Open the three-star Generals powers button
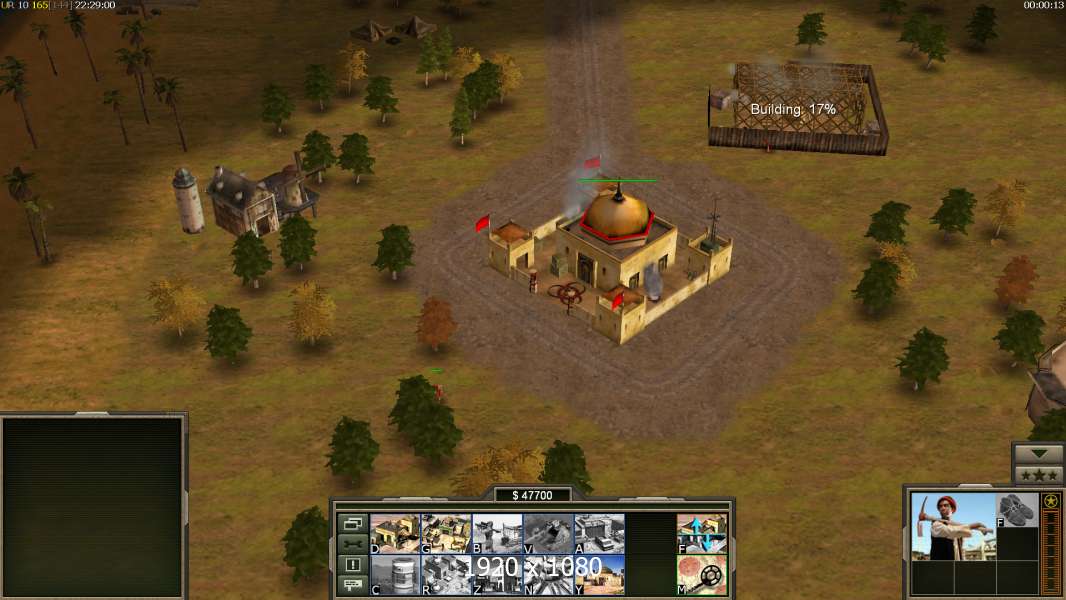This screenshot has width=1066, height=600. point(1038,475)
